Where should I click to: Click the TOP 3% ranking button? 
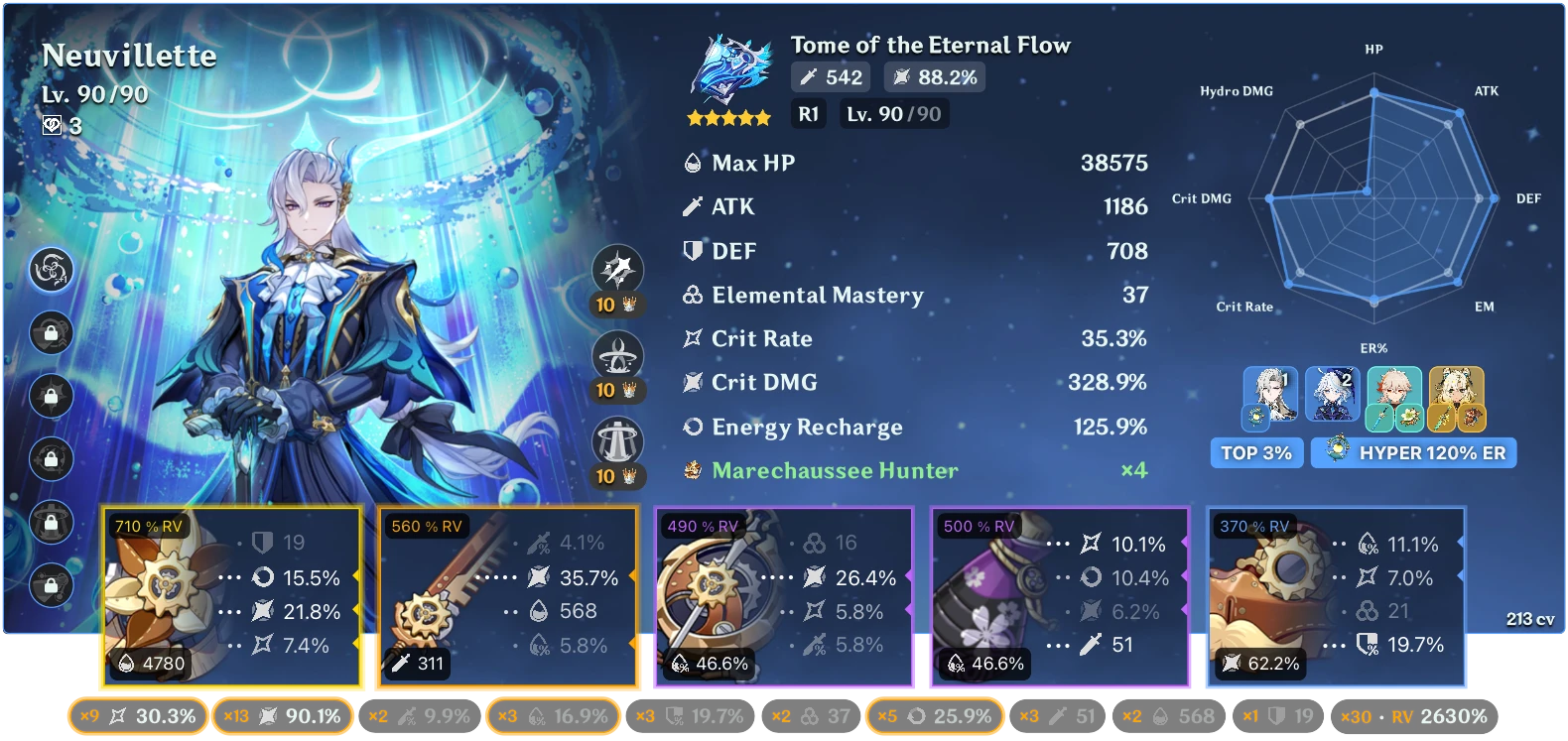click(1256, 452)
